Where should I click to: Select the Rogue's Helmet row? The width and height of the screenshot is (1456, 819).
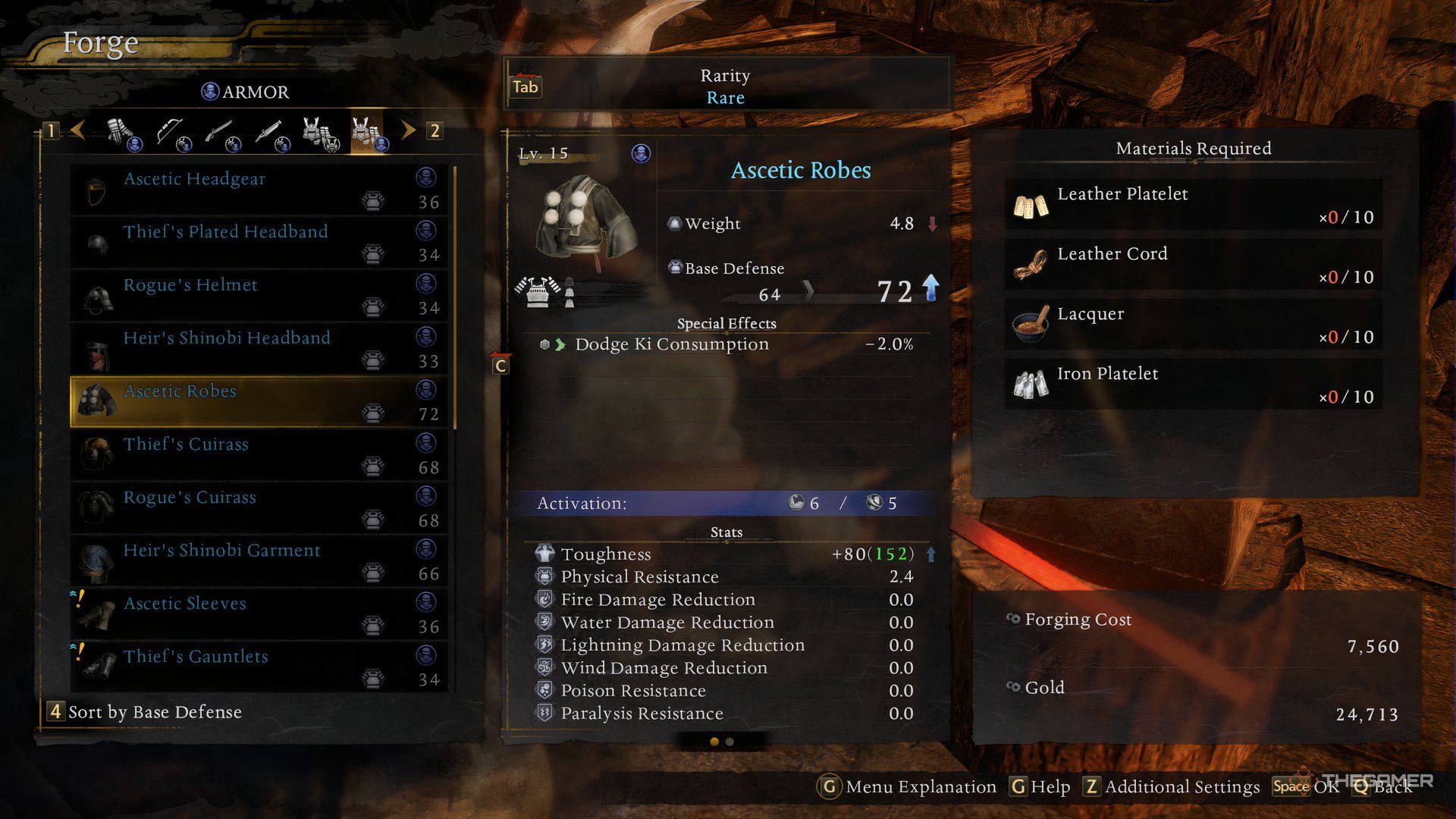pos(258,295)
